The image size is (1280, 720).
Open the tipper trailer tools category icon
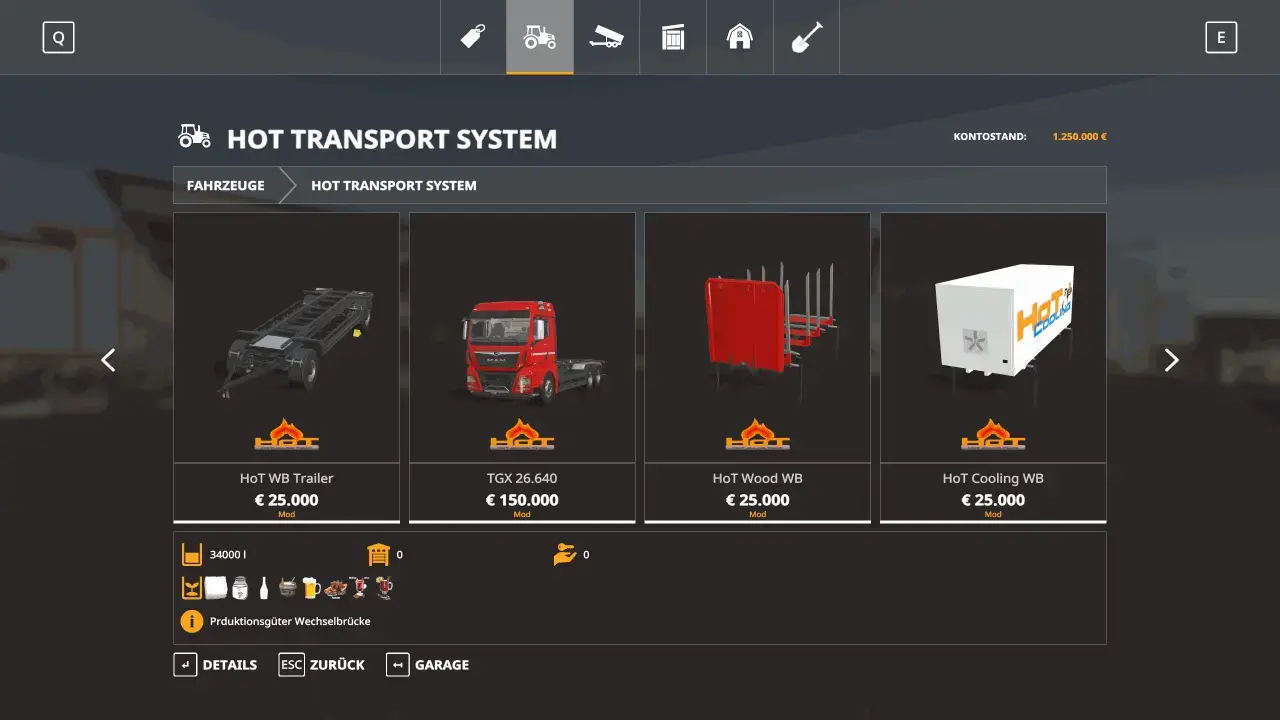(606, 37)
